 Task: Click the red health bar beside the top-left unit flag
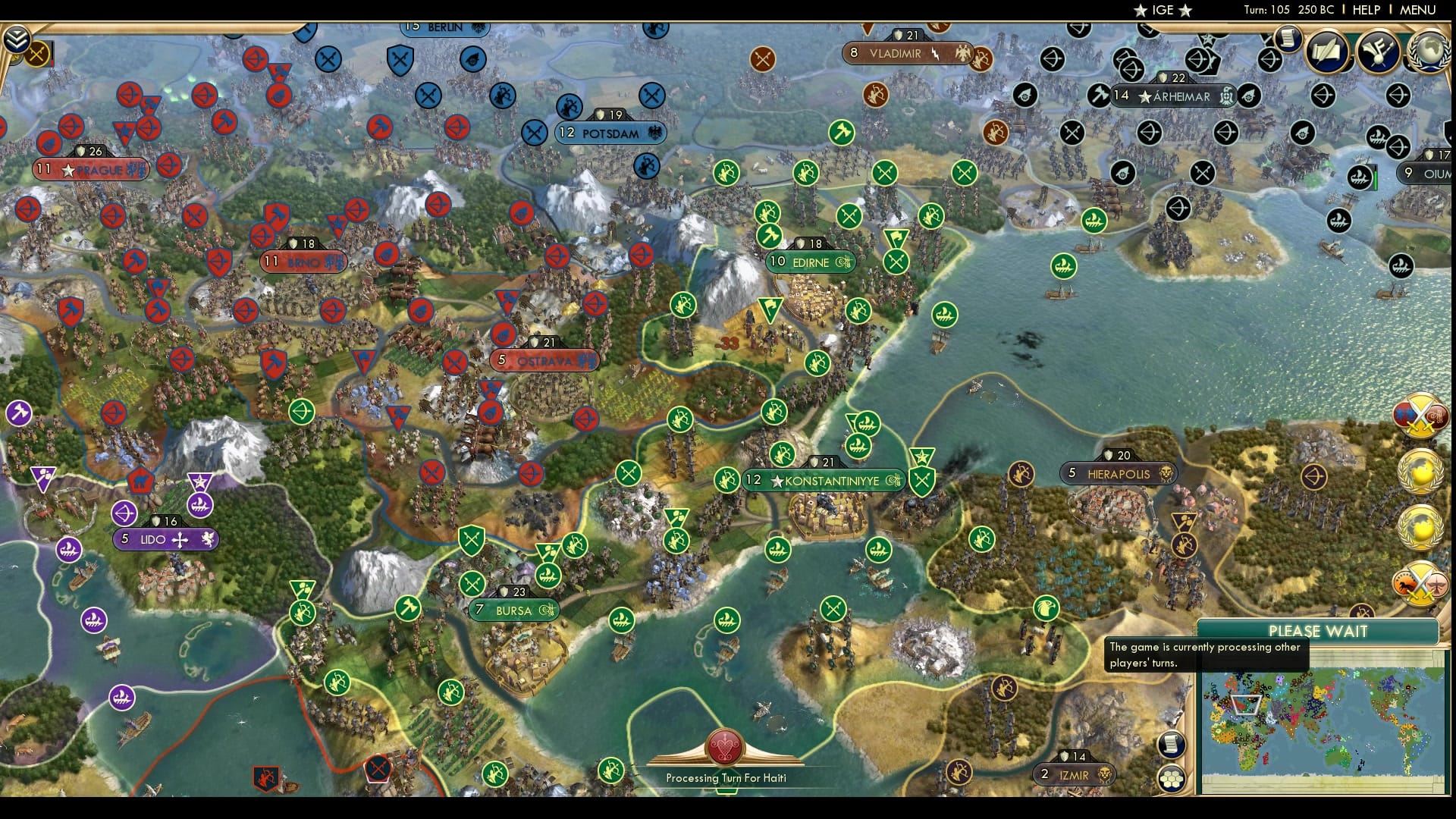[x=52, y=61]
